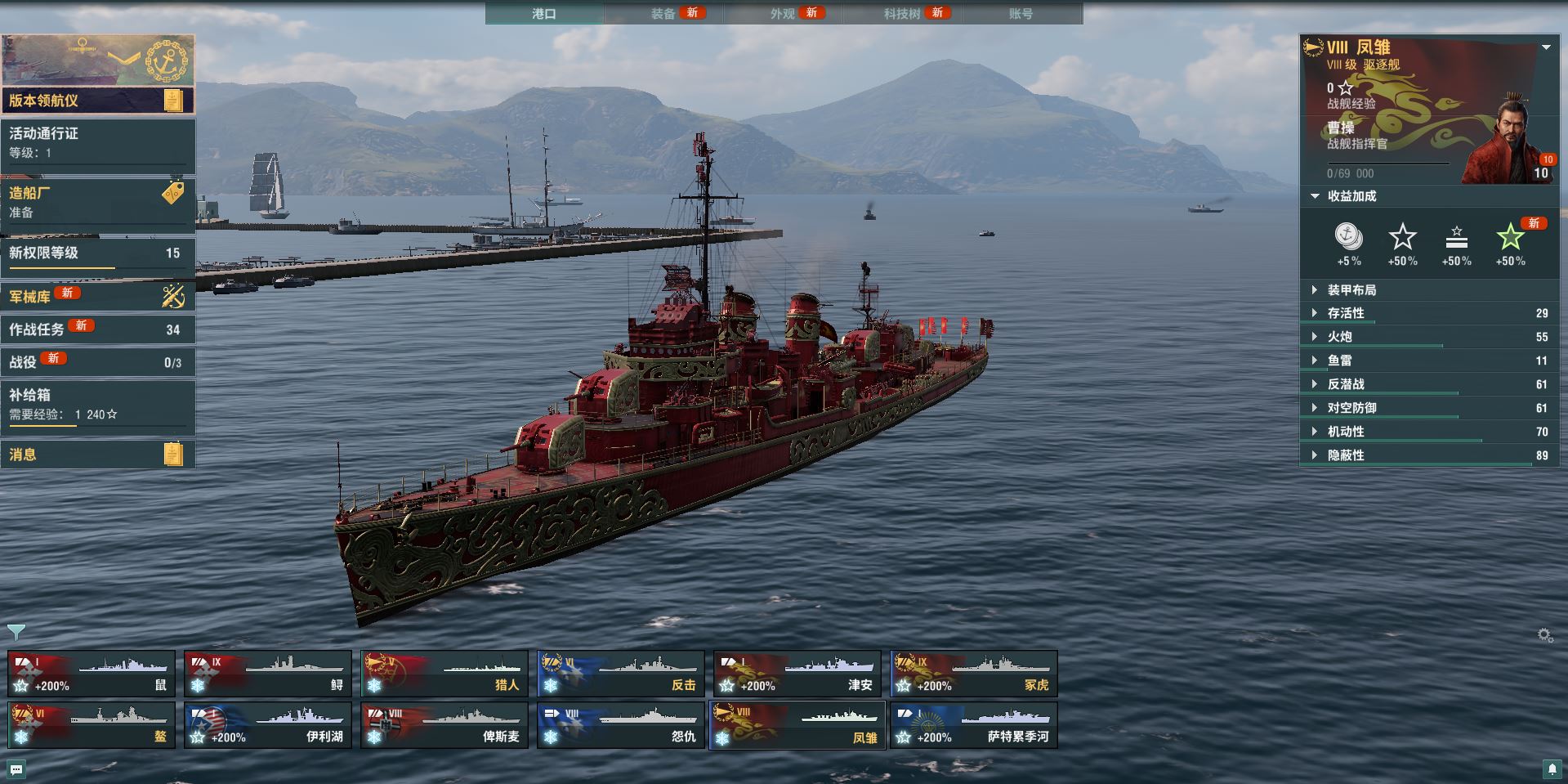The width and height of the screenshot is (1568, 784).
Task: Switch to the 装备 tab
Action: tap(663, 13)
